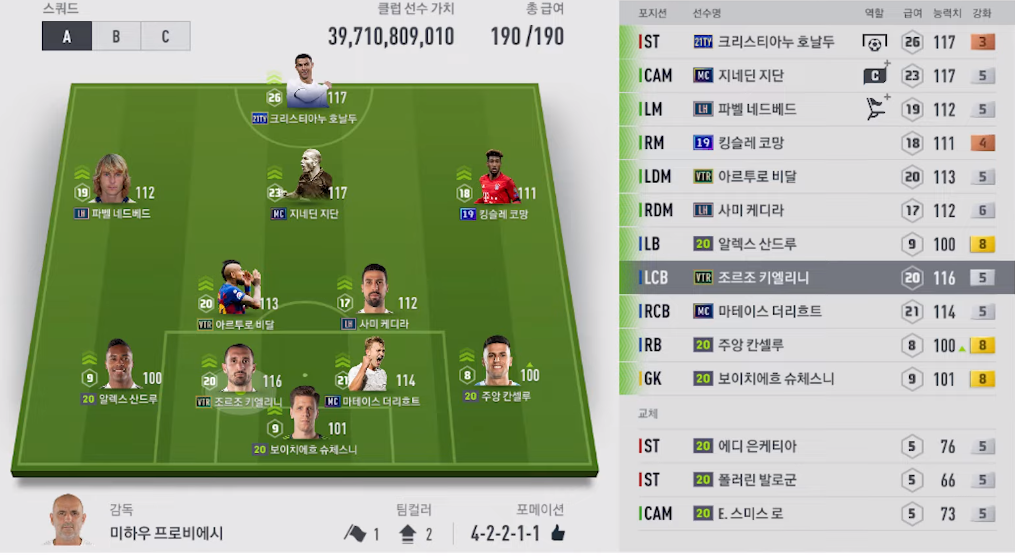Pick the GK Szczesny list row
Viewport: 1015px width, 556px height.
point(815,379)
